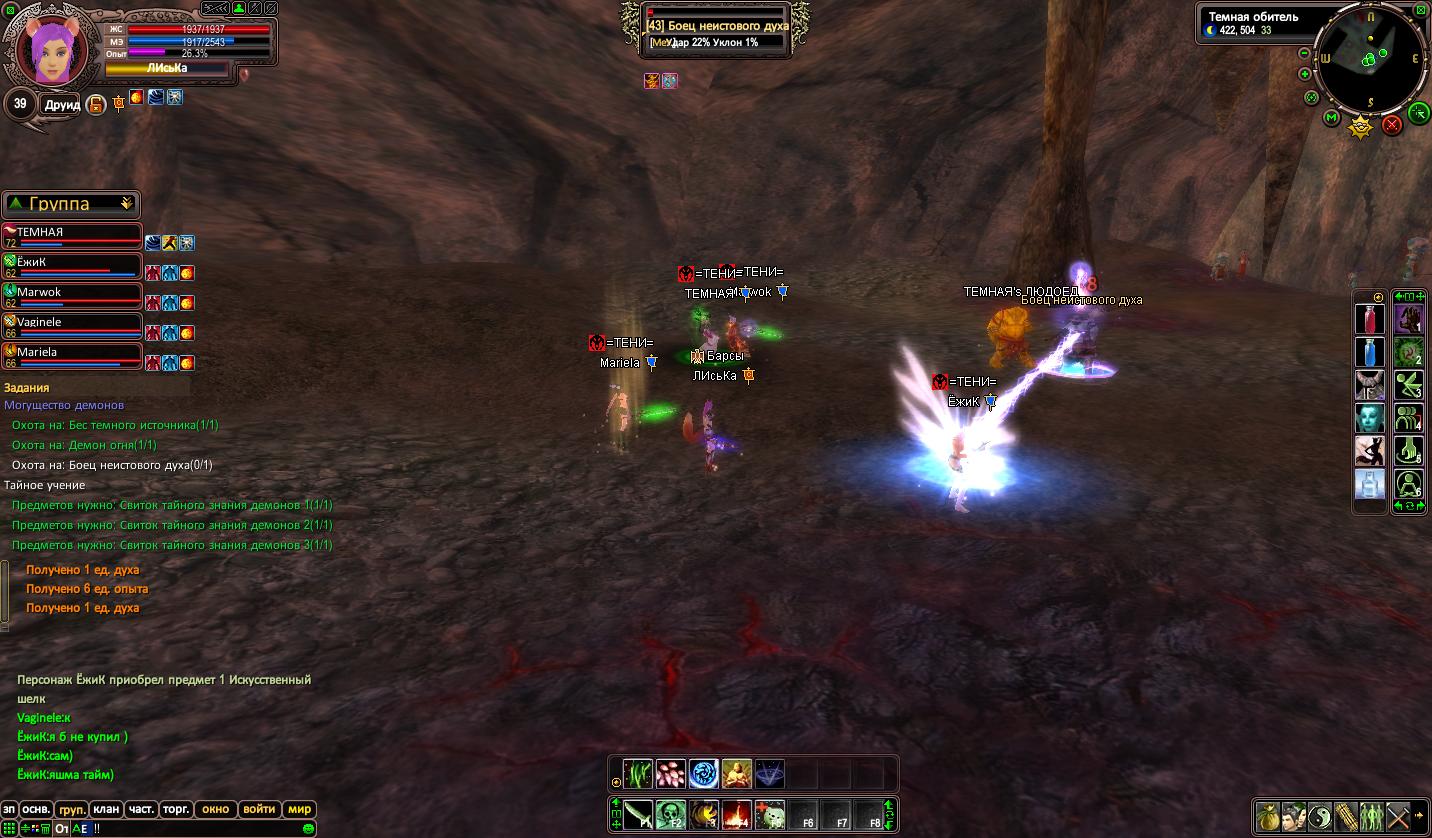Use the red health potion slot
Screen dimensions: 1432x838
point(1370,320)
